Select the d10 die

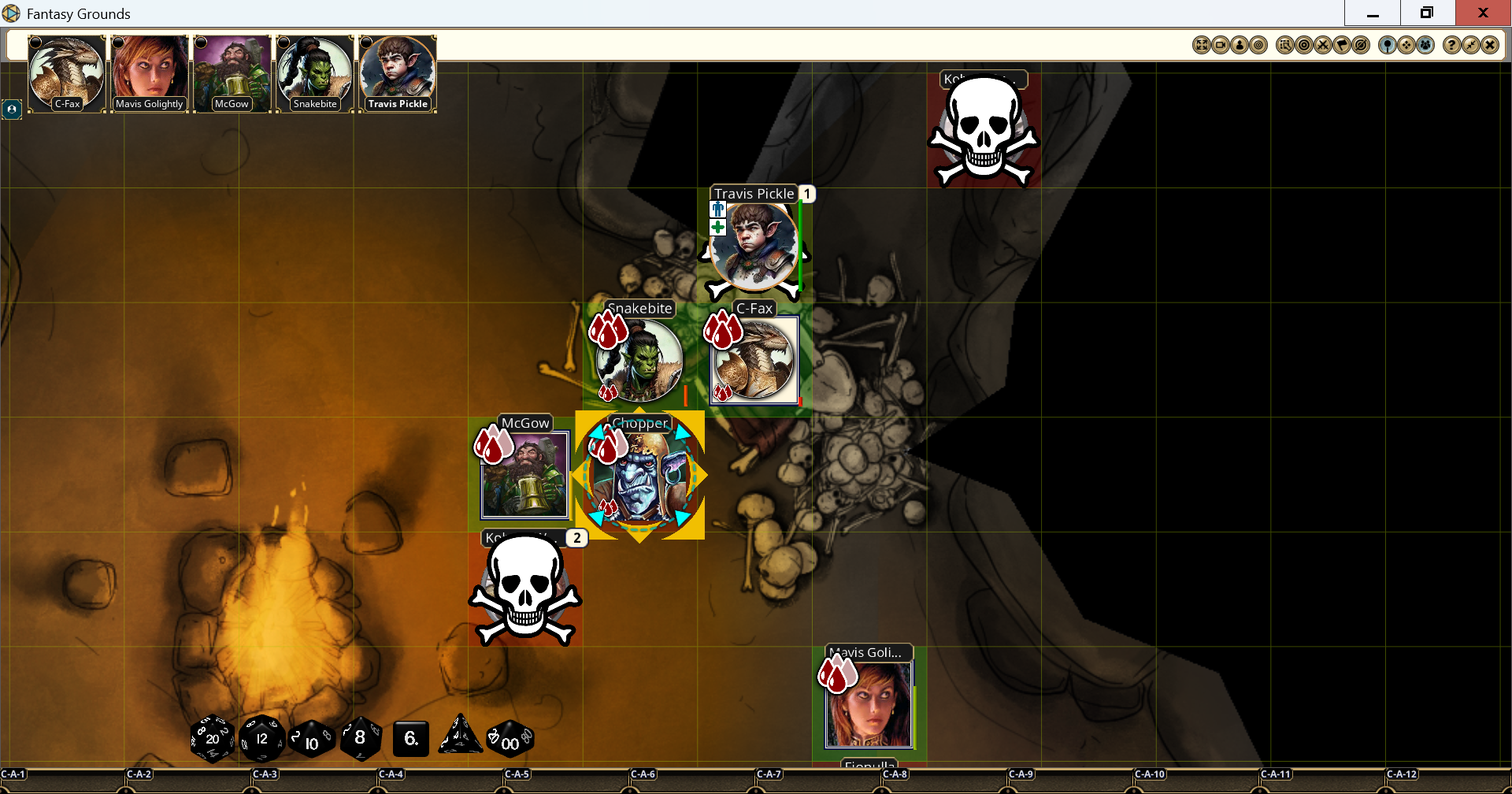point(312,740)
